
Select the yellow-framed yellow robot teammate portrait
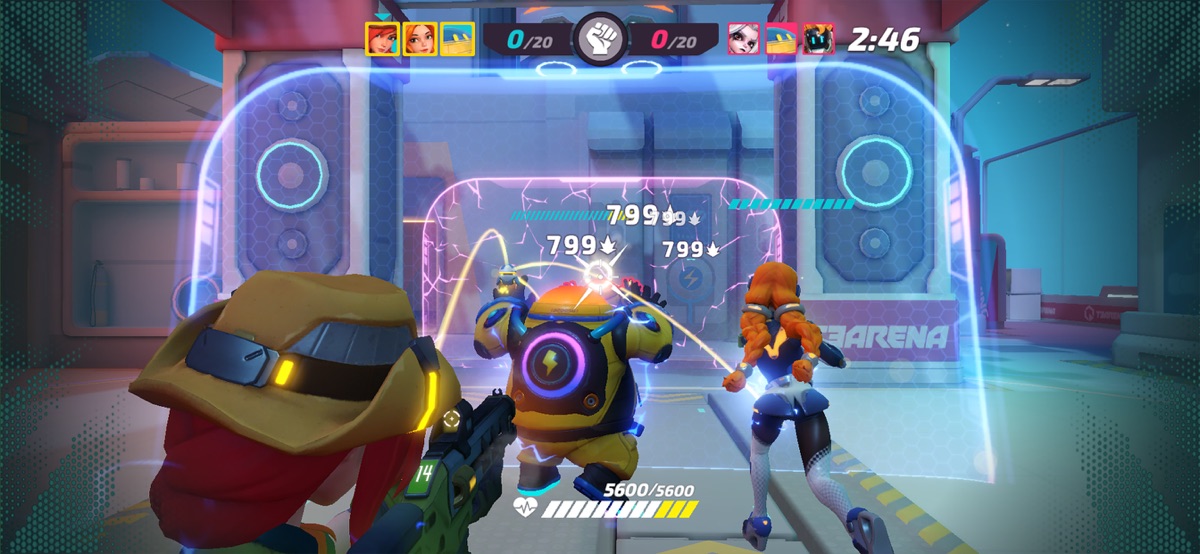pyautogui.click(x=458, y=39)
